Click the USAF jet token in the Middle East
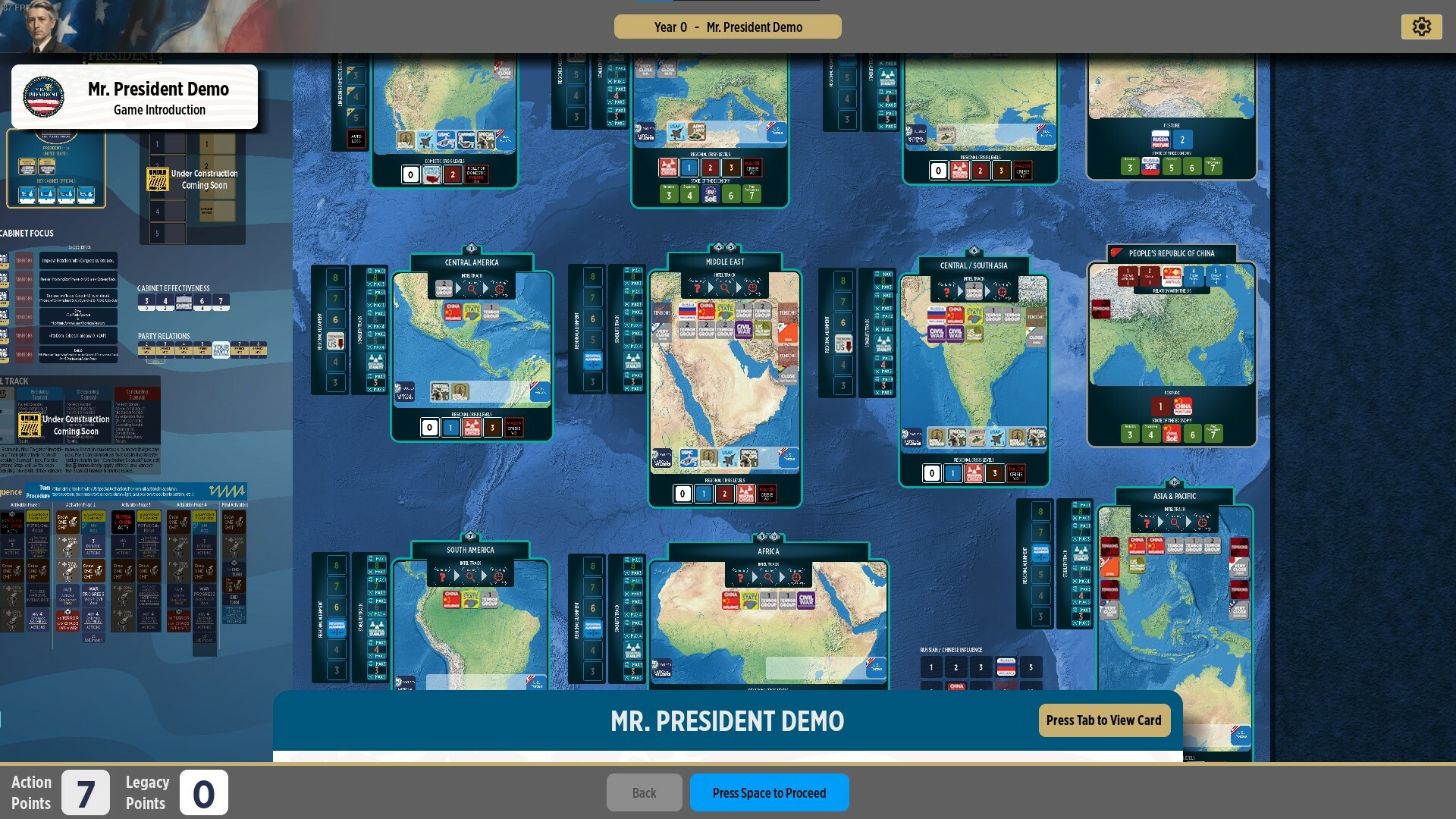The width and height of the screenshot is (1456, 819). click(729, 457)
